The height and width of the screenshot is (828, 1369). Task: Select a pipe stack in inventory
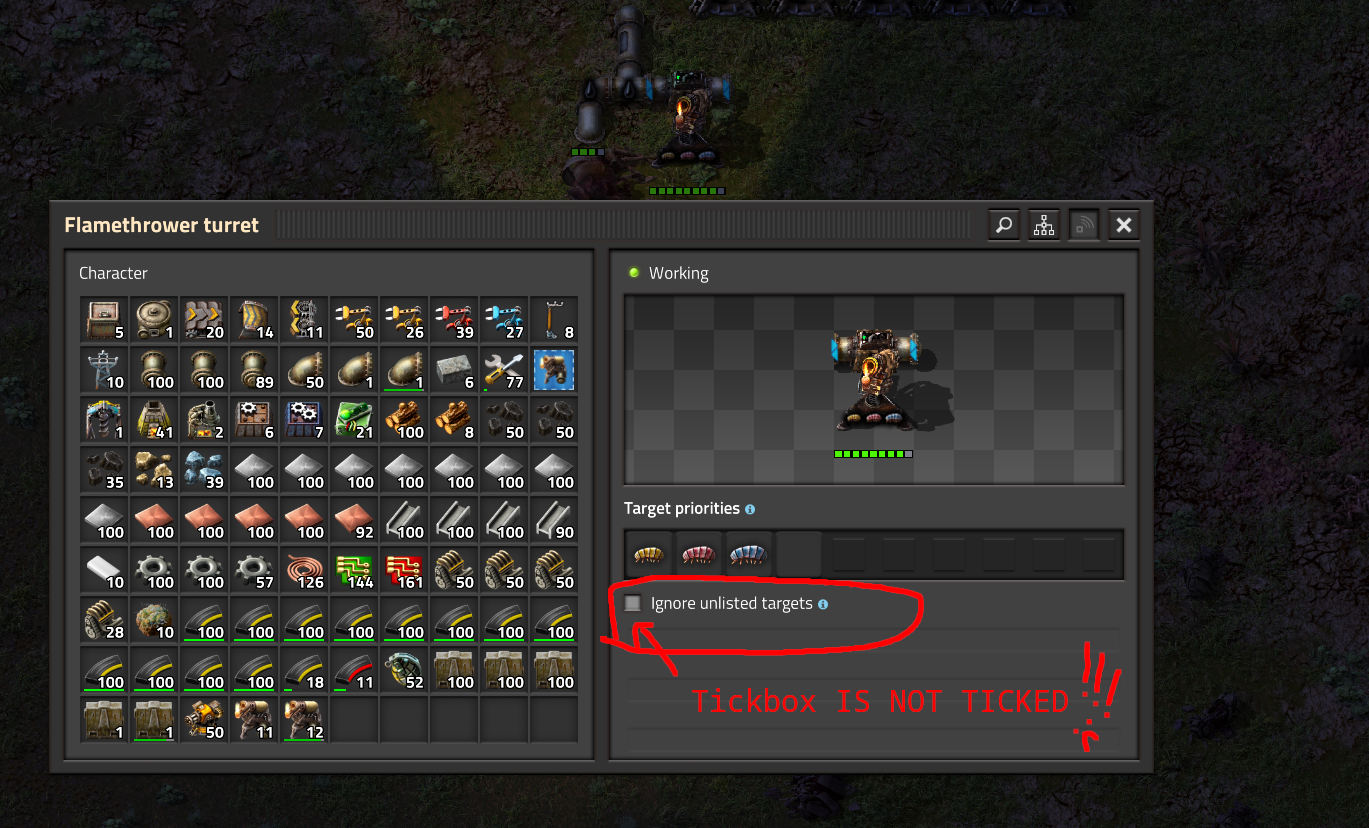click(x=154, y=369)
